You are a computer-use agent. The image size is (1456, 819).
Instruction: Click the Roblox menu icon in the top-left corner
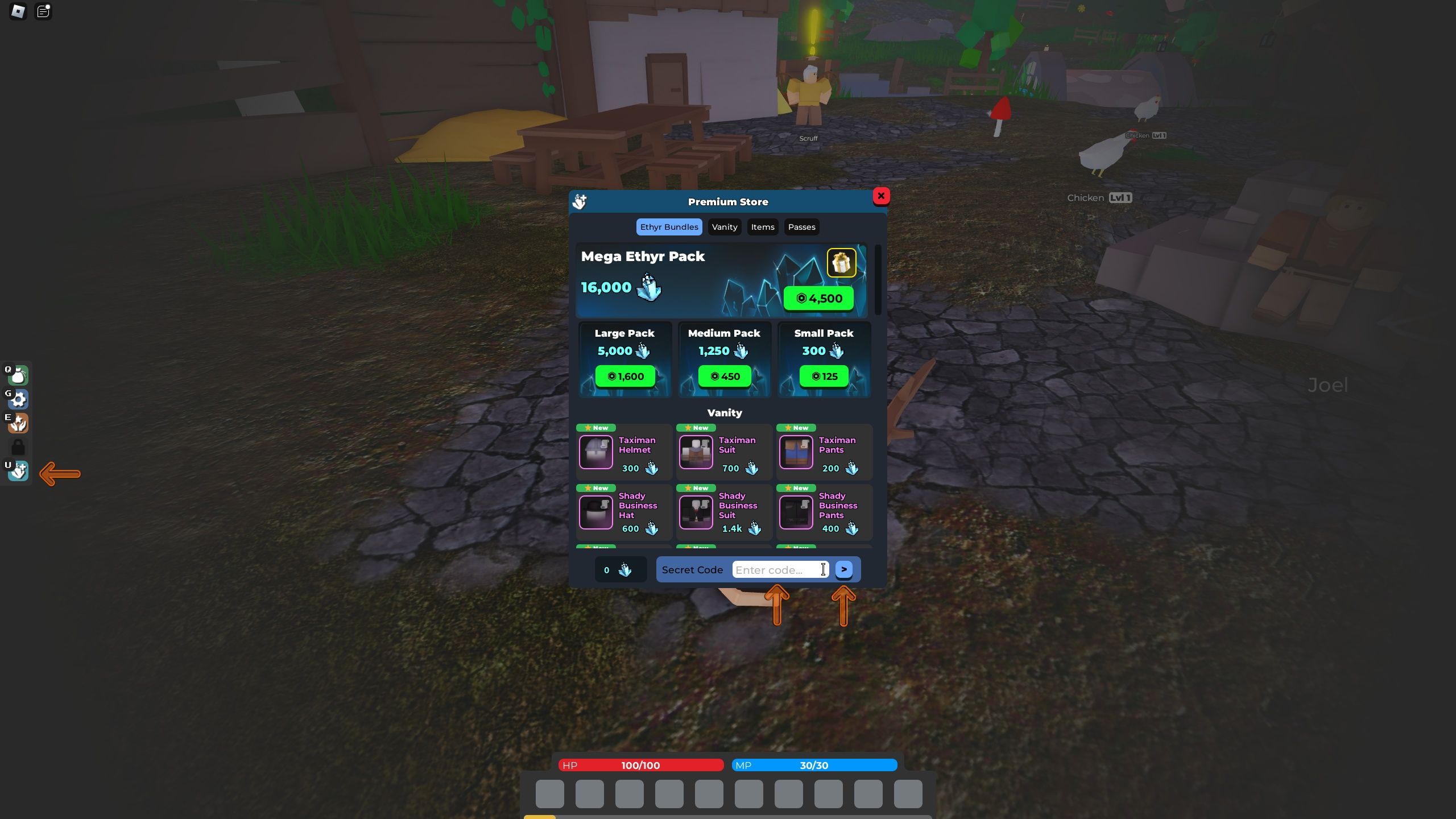click(17, 12)
